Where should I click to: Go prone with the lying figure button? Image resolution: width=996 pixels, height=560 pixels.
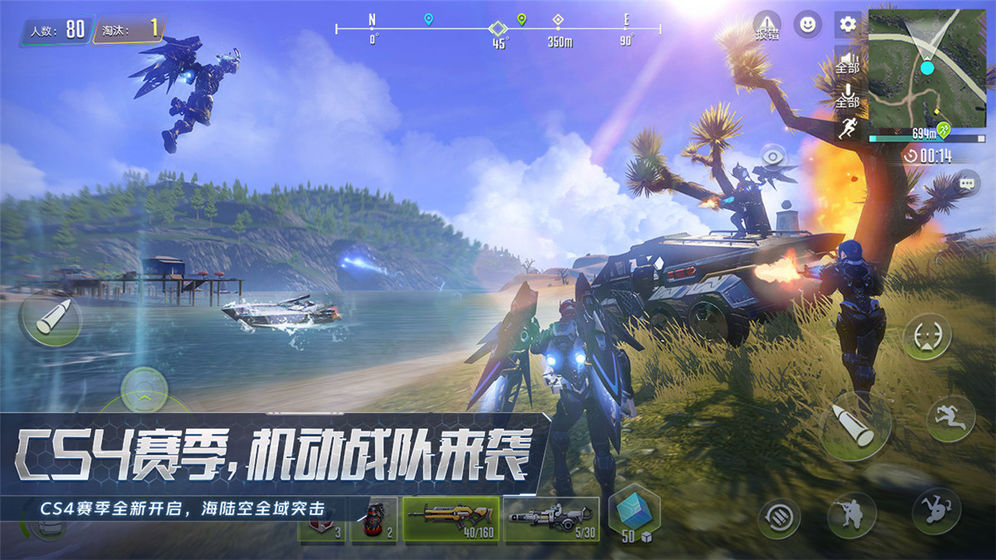(x=936, y=511)
